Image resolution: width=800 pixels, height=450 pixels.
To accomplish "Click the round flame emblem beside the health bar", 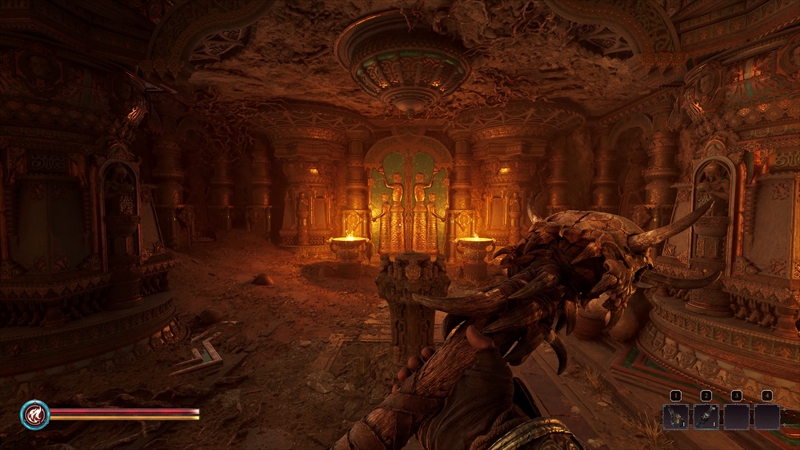I will (34, 414).
